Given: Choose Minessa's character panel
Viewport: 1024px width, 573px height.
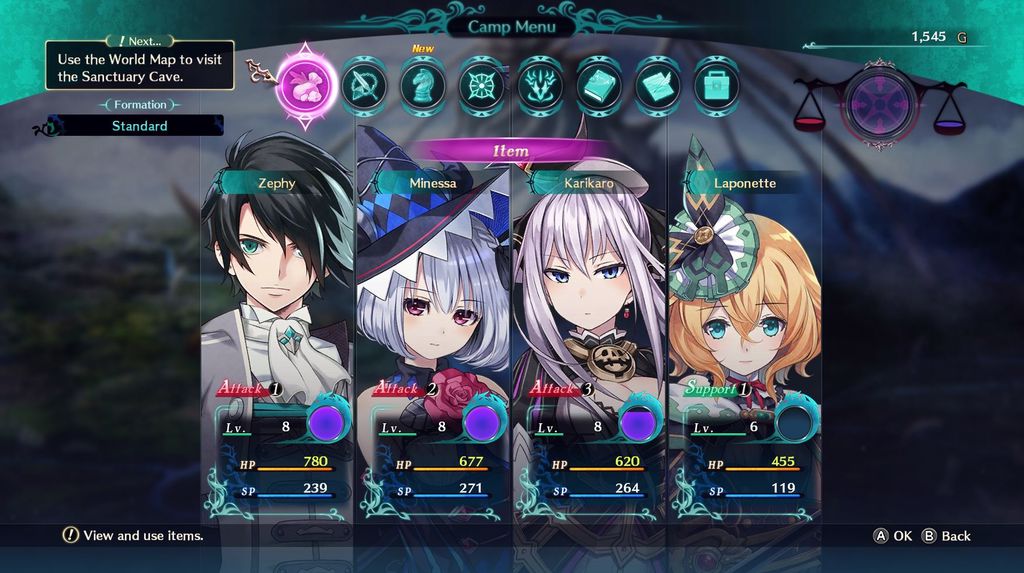Looking at the screenshot, I should (433, 330).
